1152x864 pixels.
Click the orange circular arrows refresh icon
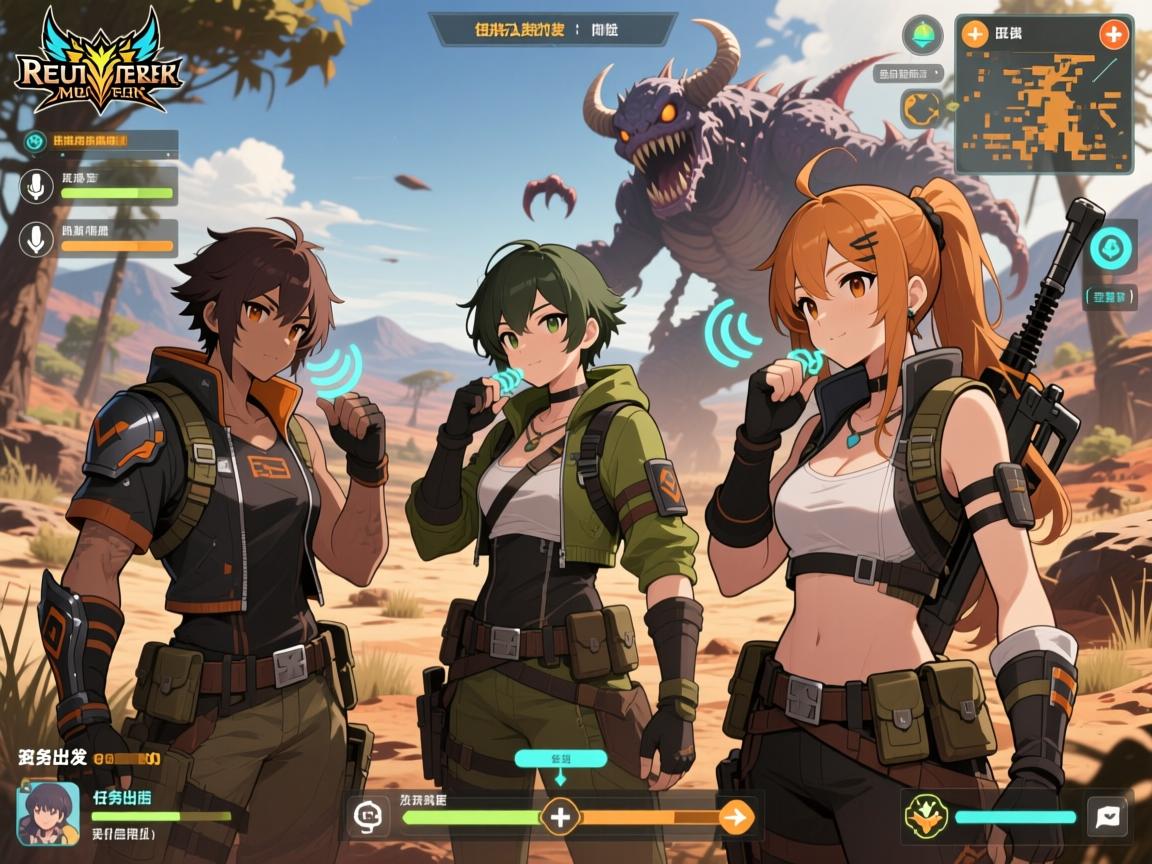tap(919, 107)
